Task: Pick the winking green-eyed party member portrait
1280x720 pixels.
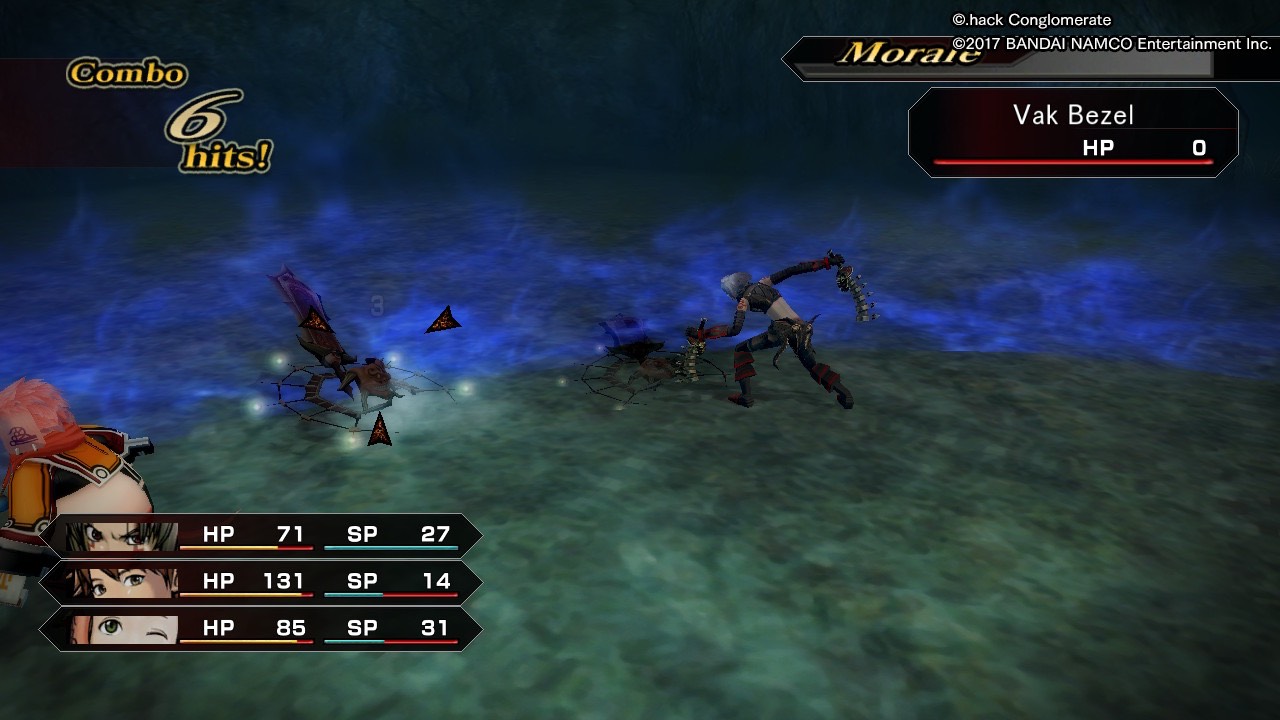Action: (123, 630)
